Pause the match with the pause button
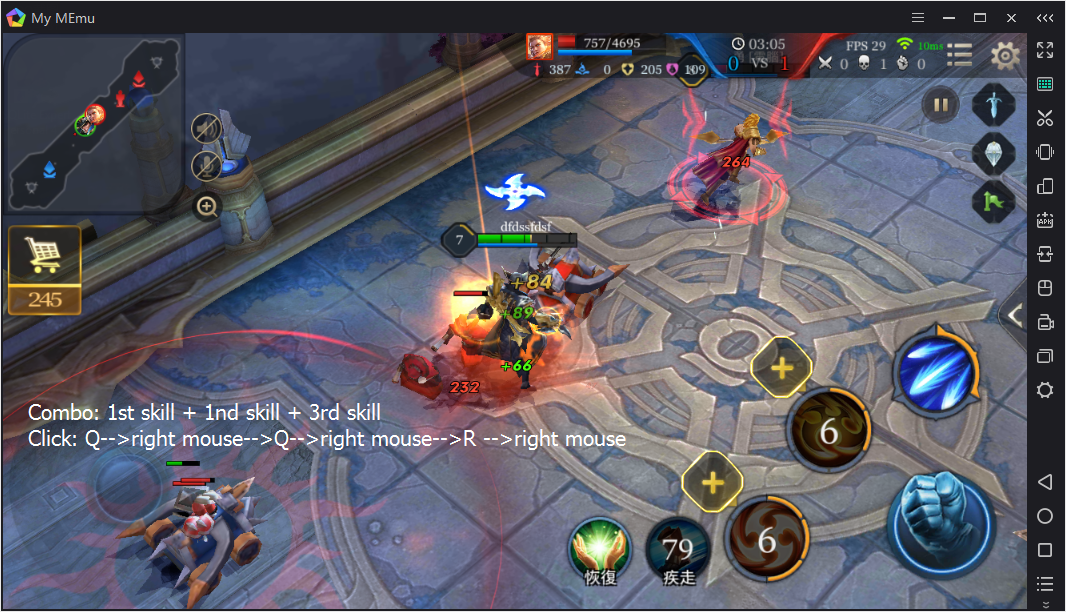Screen dimensions: 1066x612 pos(940,104)
